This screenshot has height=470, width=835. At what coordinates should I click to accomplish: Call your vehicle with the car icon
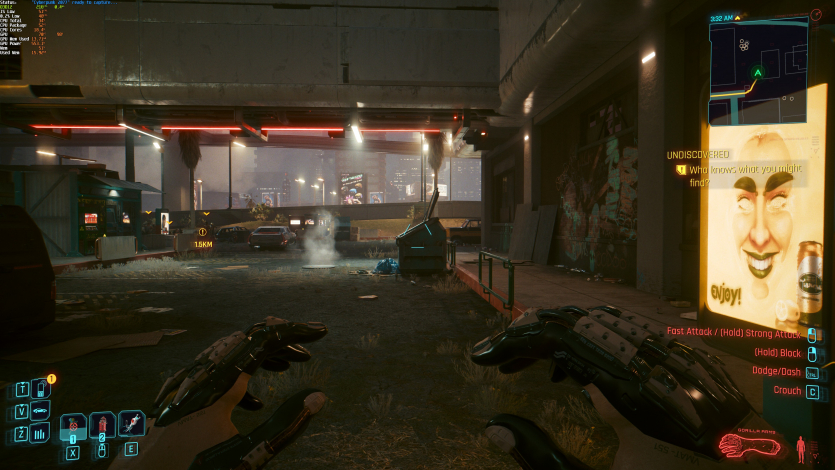pos(41,411)
